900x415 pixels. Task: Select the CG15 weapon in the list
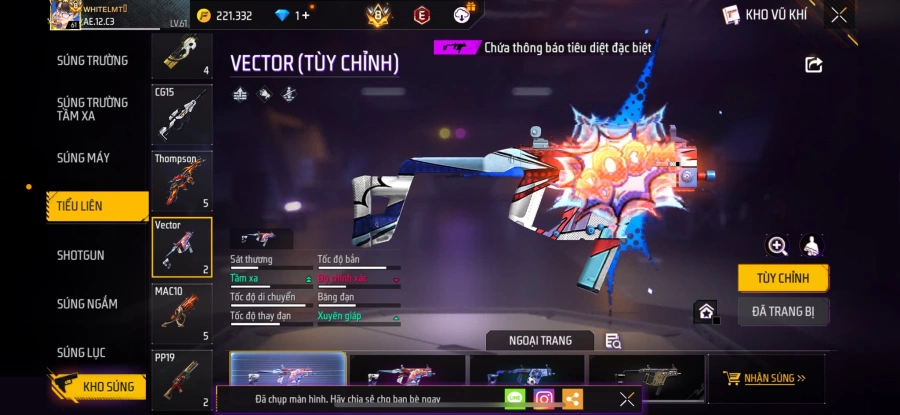(182, 114)
